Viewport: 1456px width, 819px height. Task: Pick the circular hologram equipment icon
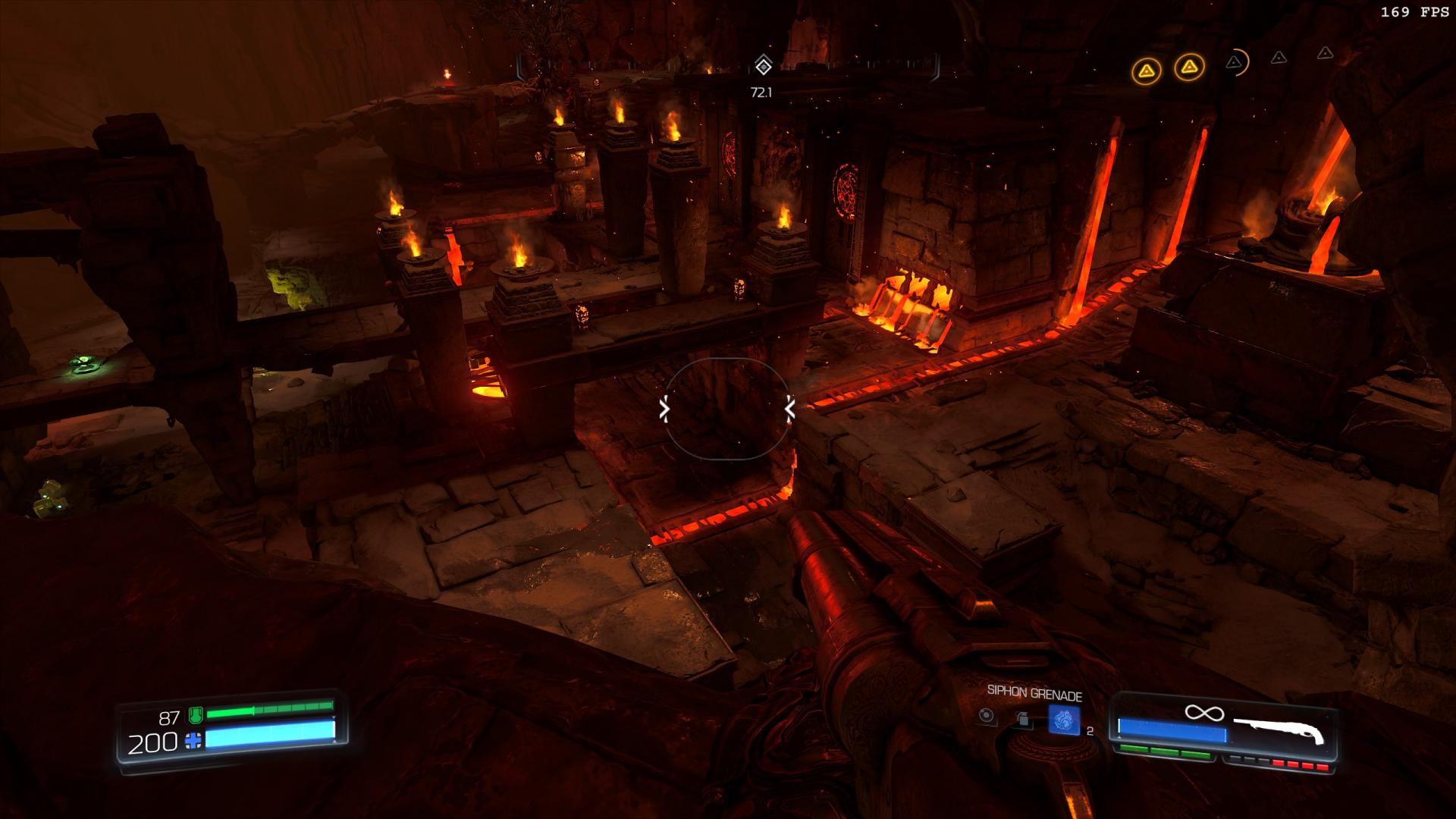pyautogui.click(x=986, y=716)
